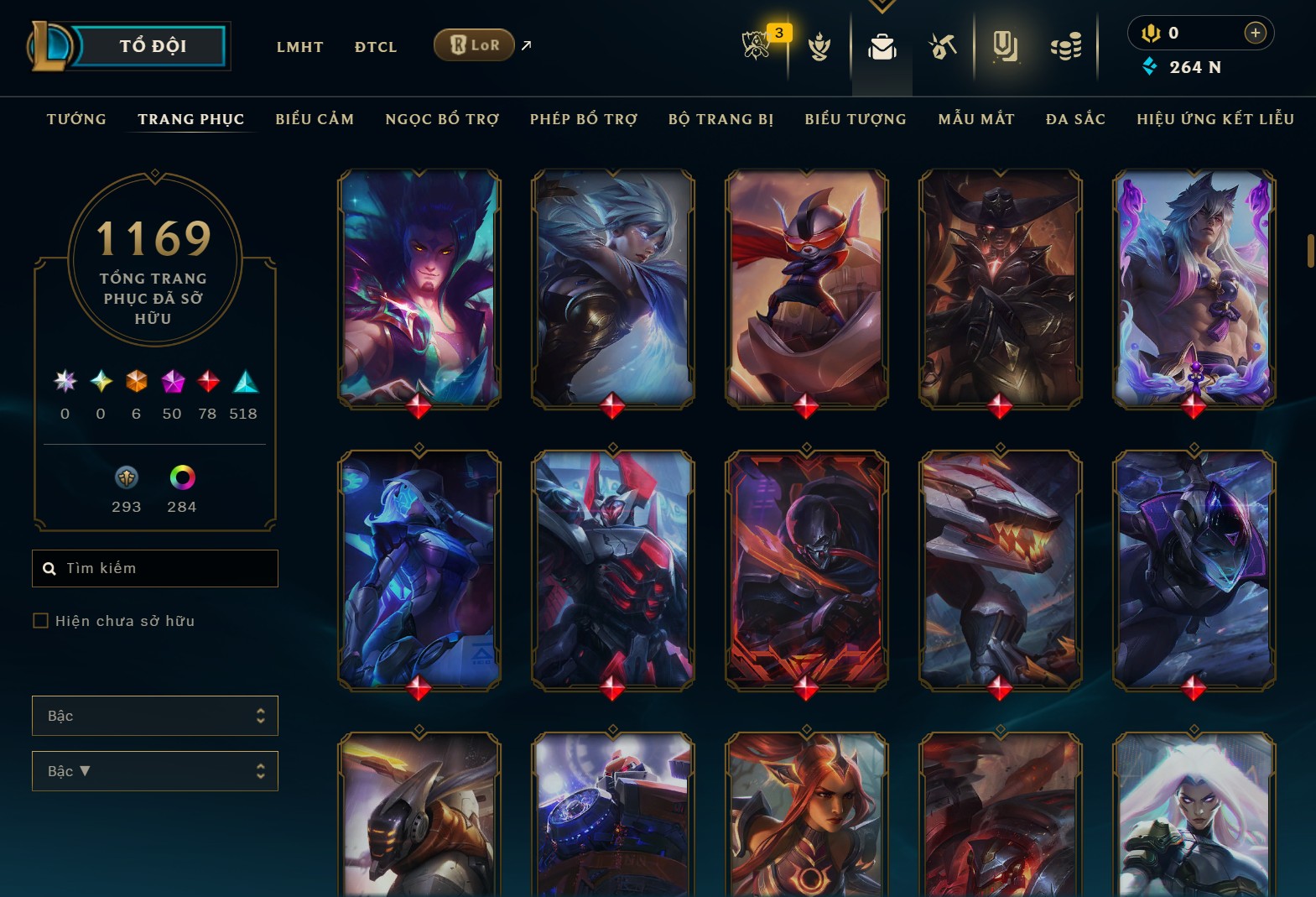Screen dimensions: 1316x897
Task: Click the plus button to buy currency
Action: 1255,33
